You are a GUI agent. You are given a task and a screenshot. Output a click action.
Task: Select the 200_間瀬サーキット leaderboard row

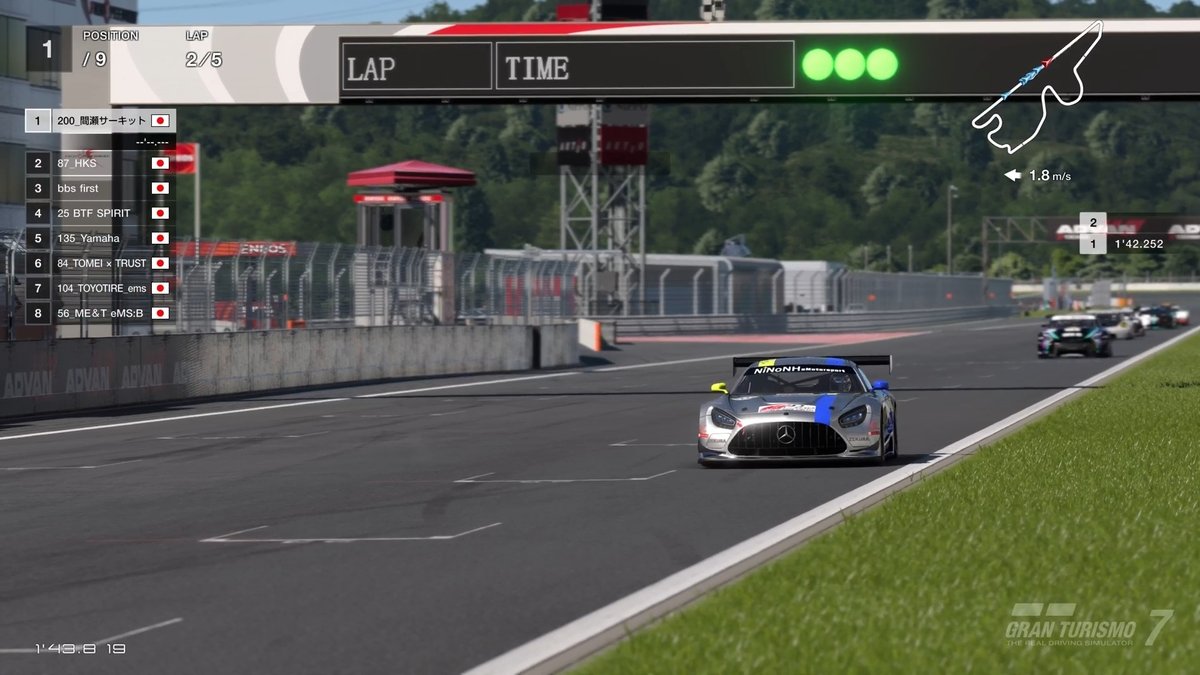[101, 121]
